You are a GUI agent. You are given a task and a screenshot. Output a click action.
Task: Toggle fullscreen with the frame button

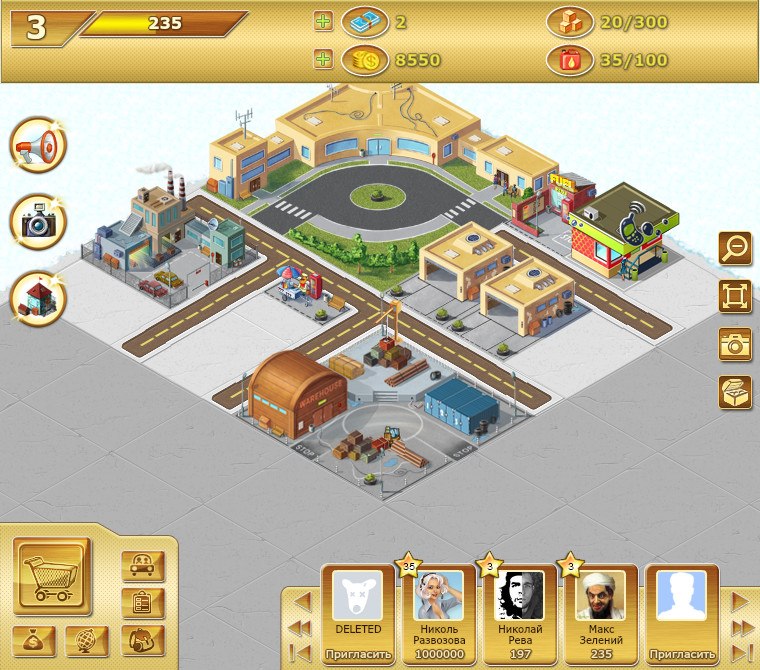(x=735, y=295)
